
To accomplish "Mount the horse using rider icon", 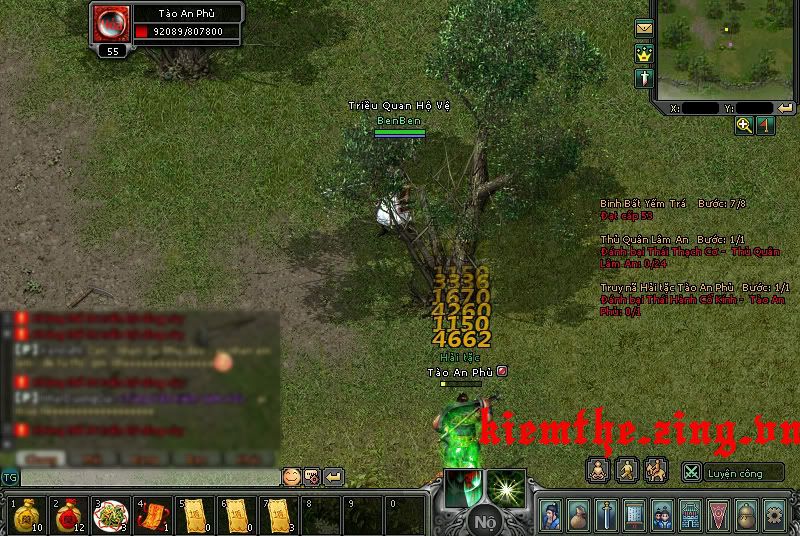I will (655, 469).
